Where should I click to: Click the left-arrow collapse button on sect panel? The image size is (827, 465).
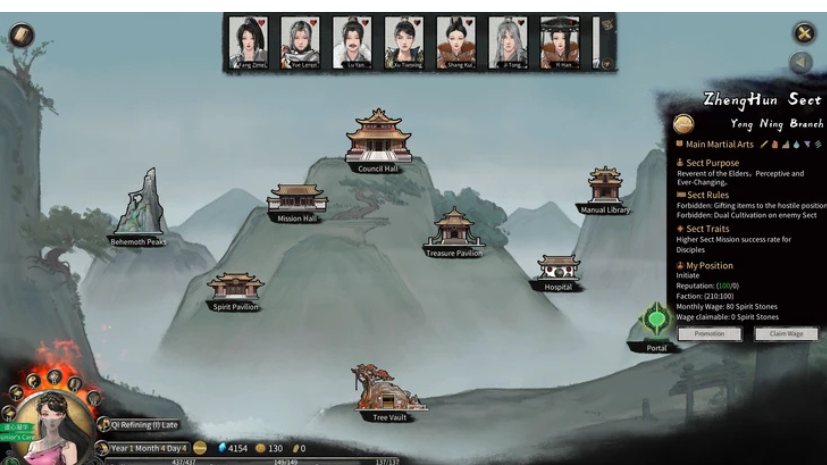click(x=800, y=63)
